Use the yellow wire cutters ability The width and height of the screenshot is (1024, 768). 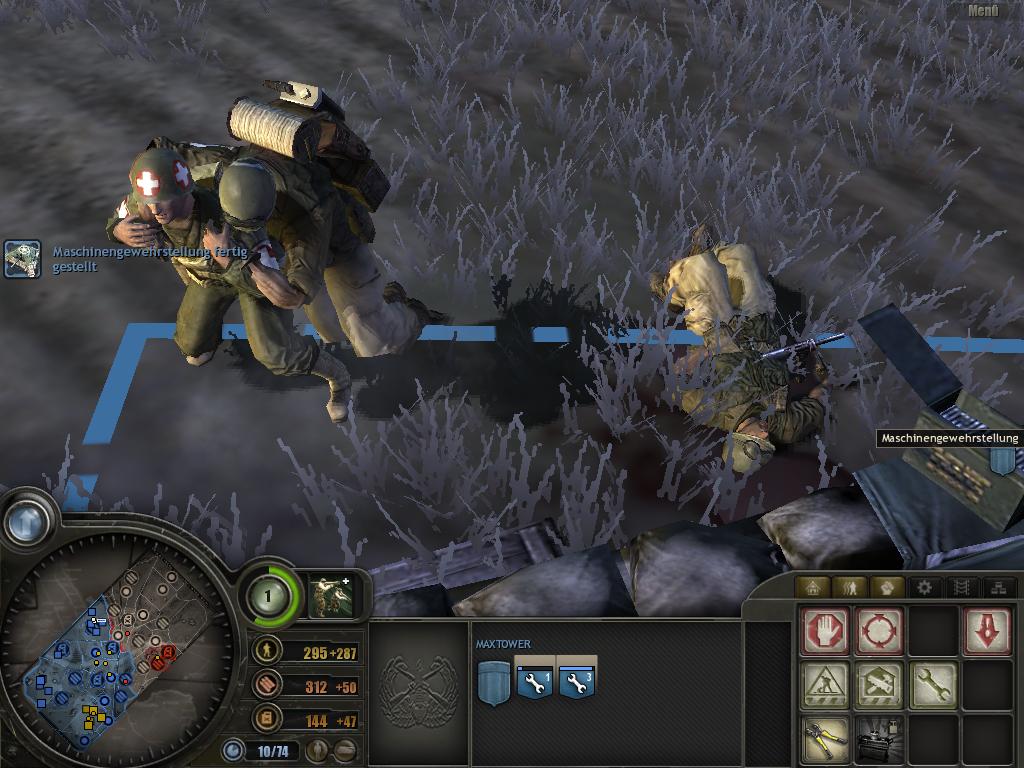click(x=825, y=739)
